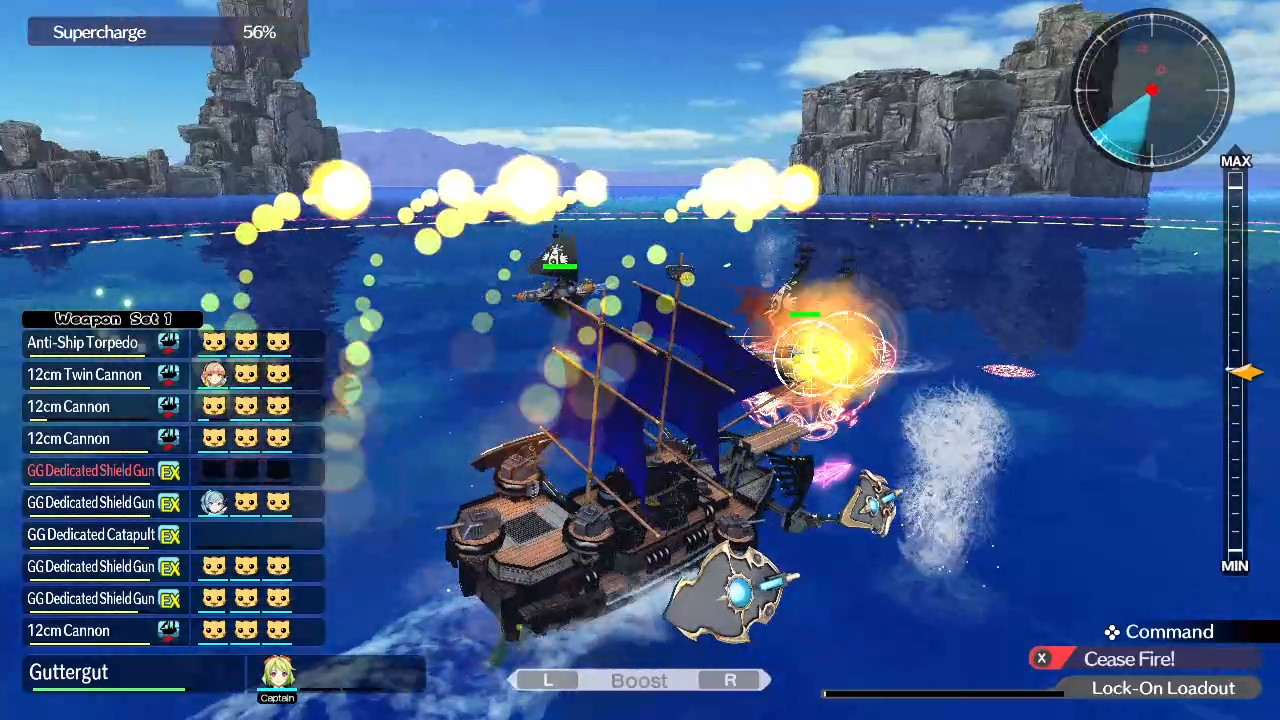Click the ship icon on the bottom 12cm Cannon row
1280x720 pixels.
[168, 631]
